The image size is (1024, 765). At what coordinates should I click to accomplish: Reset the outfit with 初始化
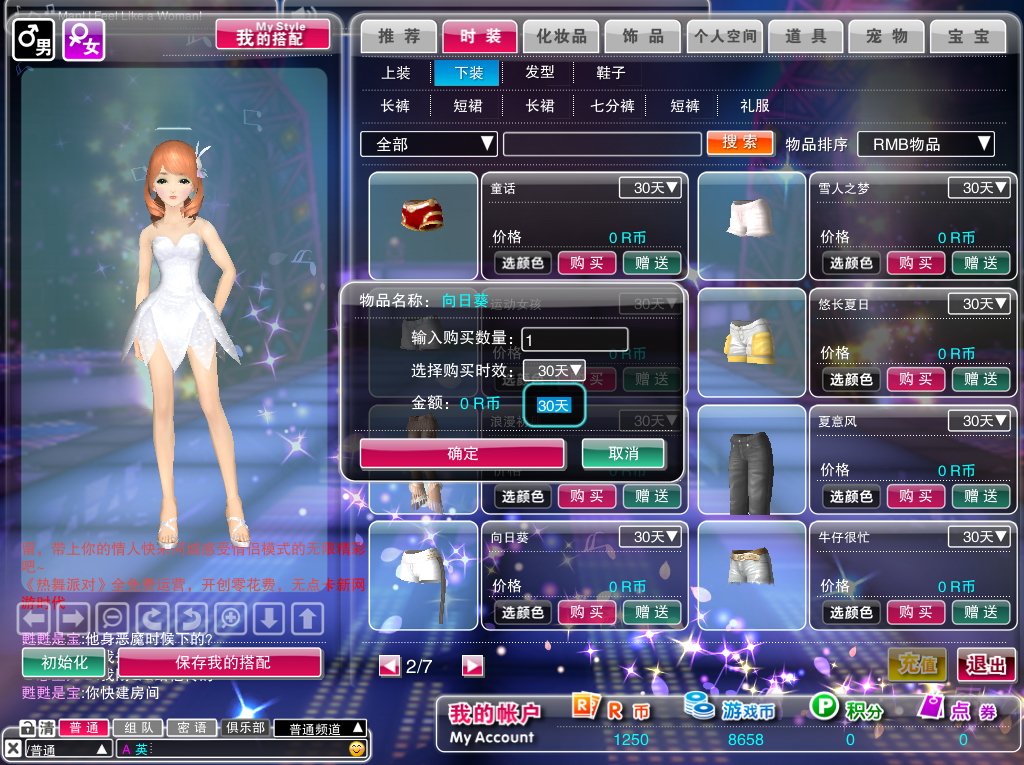(64, 662)
